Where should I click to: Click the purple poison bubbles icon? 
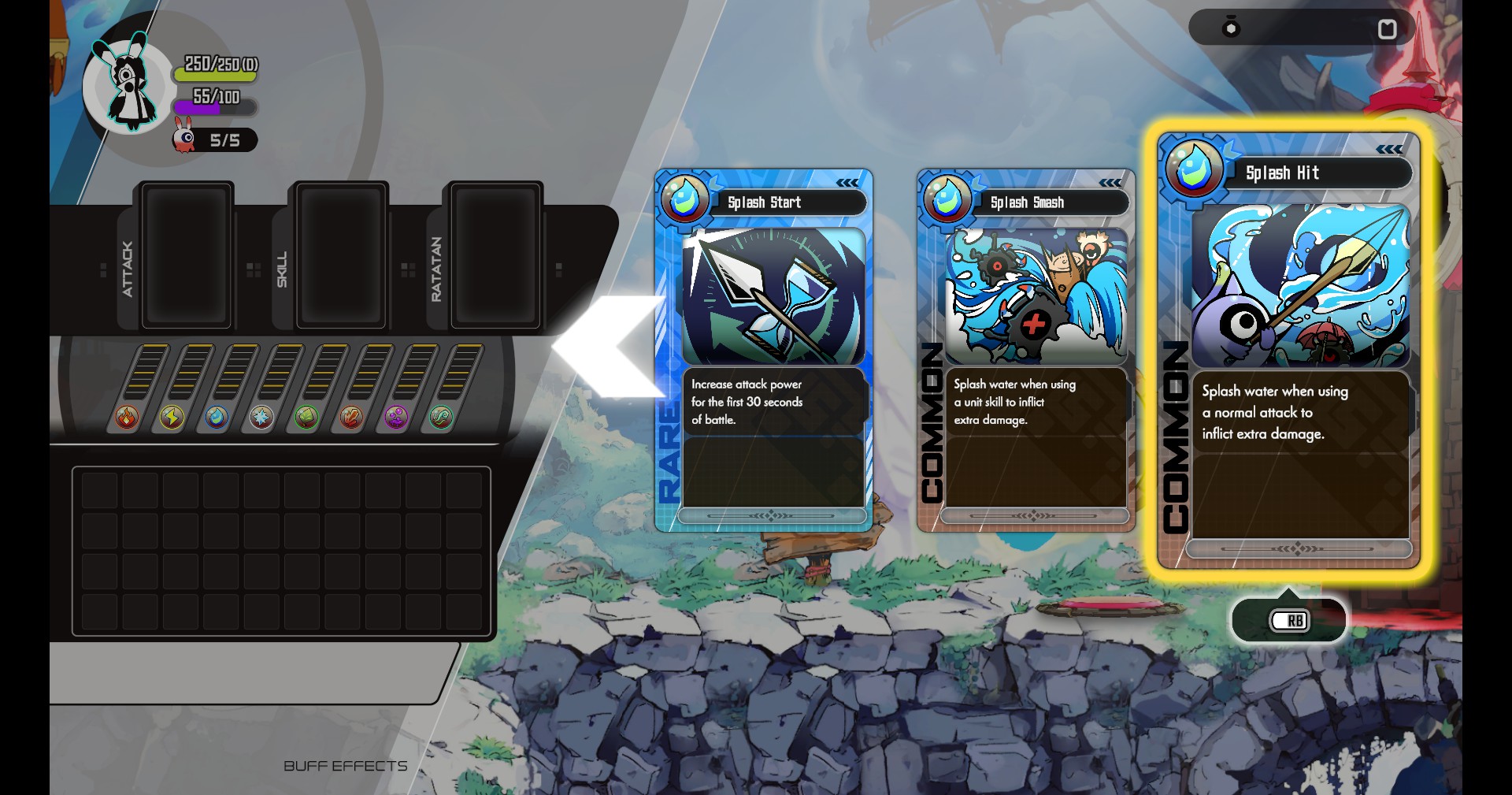396,417
